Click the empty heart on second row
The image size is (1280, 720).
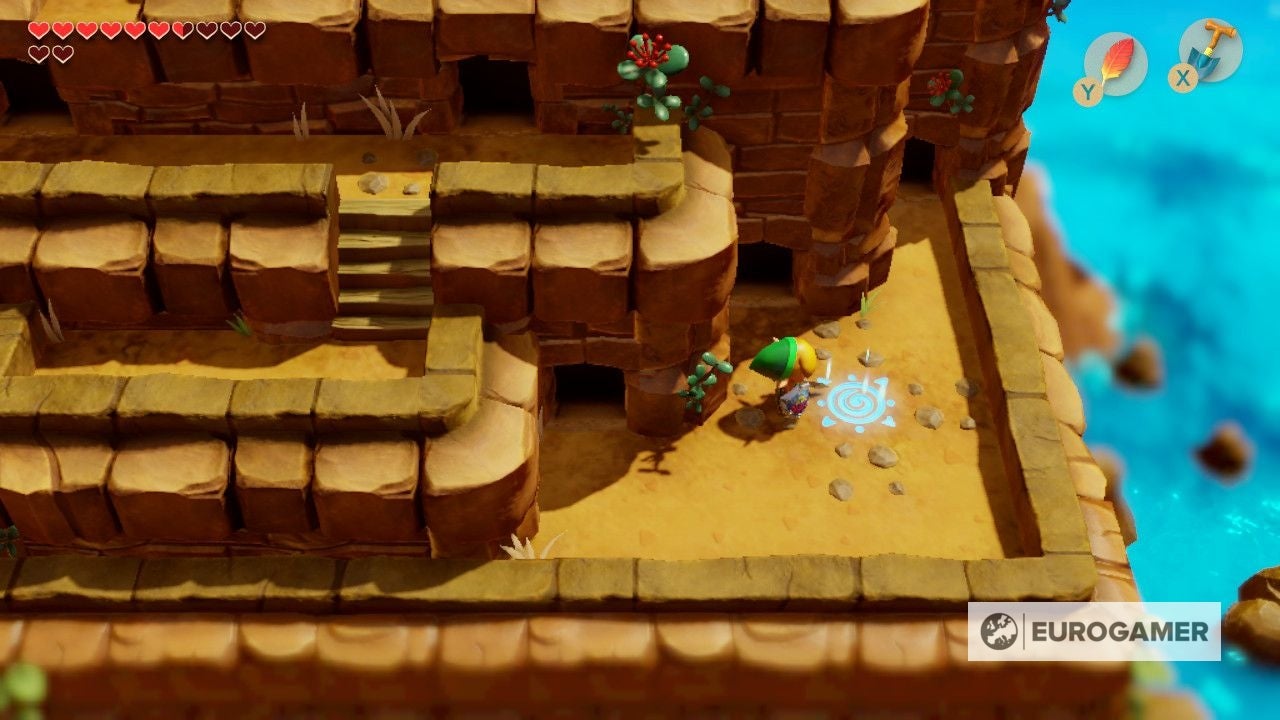click(38, 56)
